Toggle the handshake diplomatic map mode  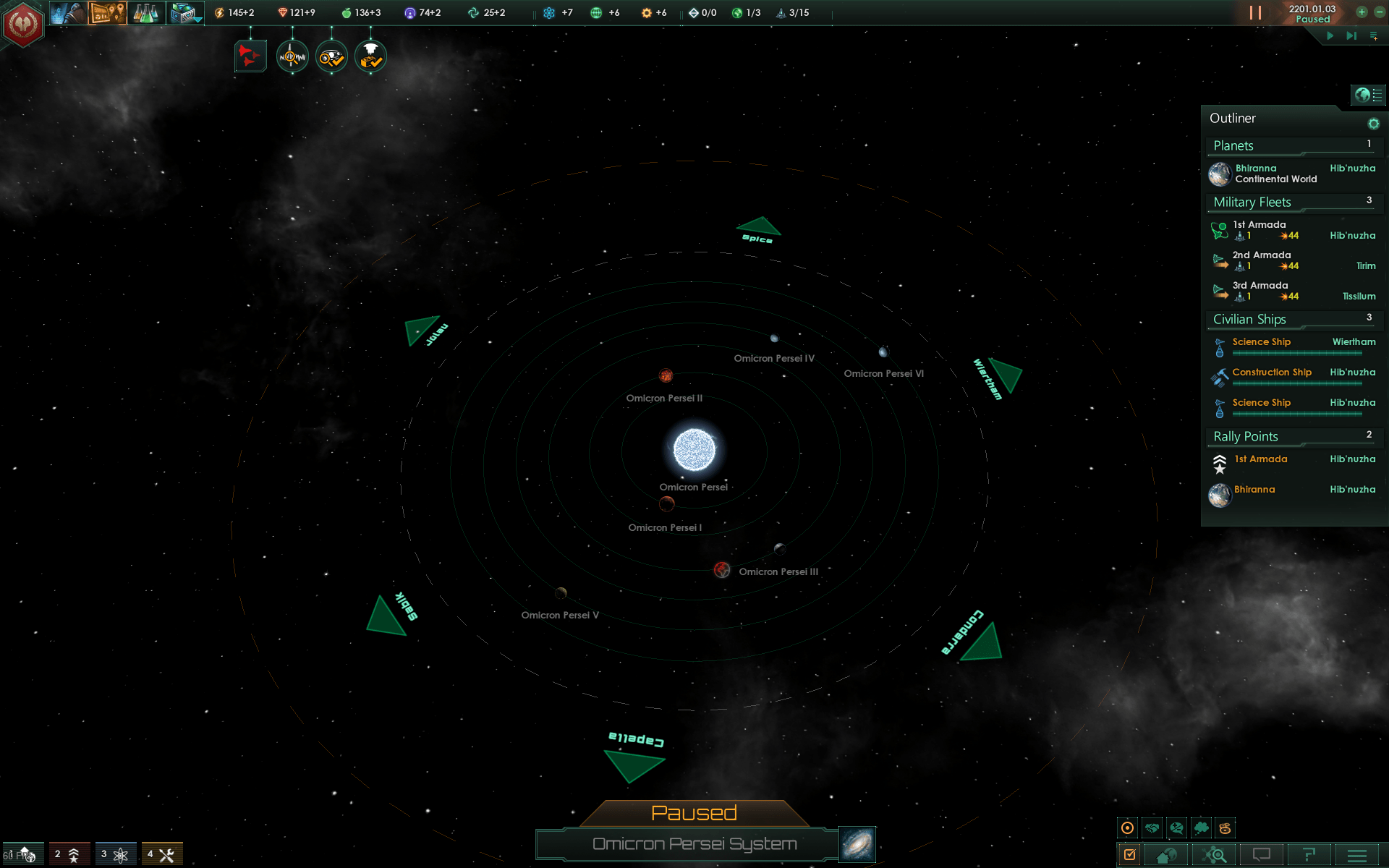coord(1152,828)
